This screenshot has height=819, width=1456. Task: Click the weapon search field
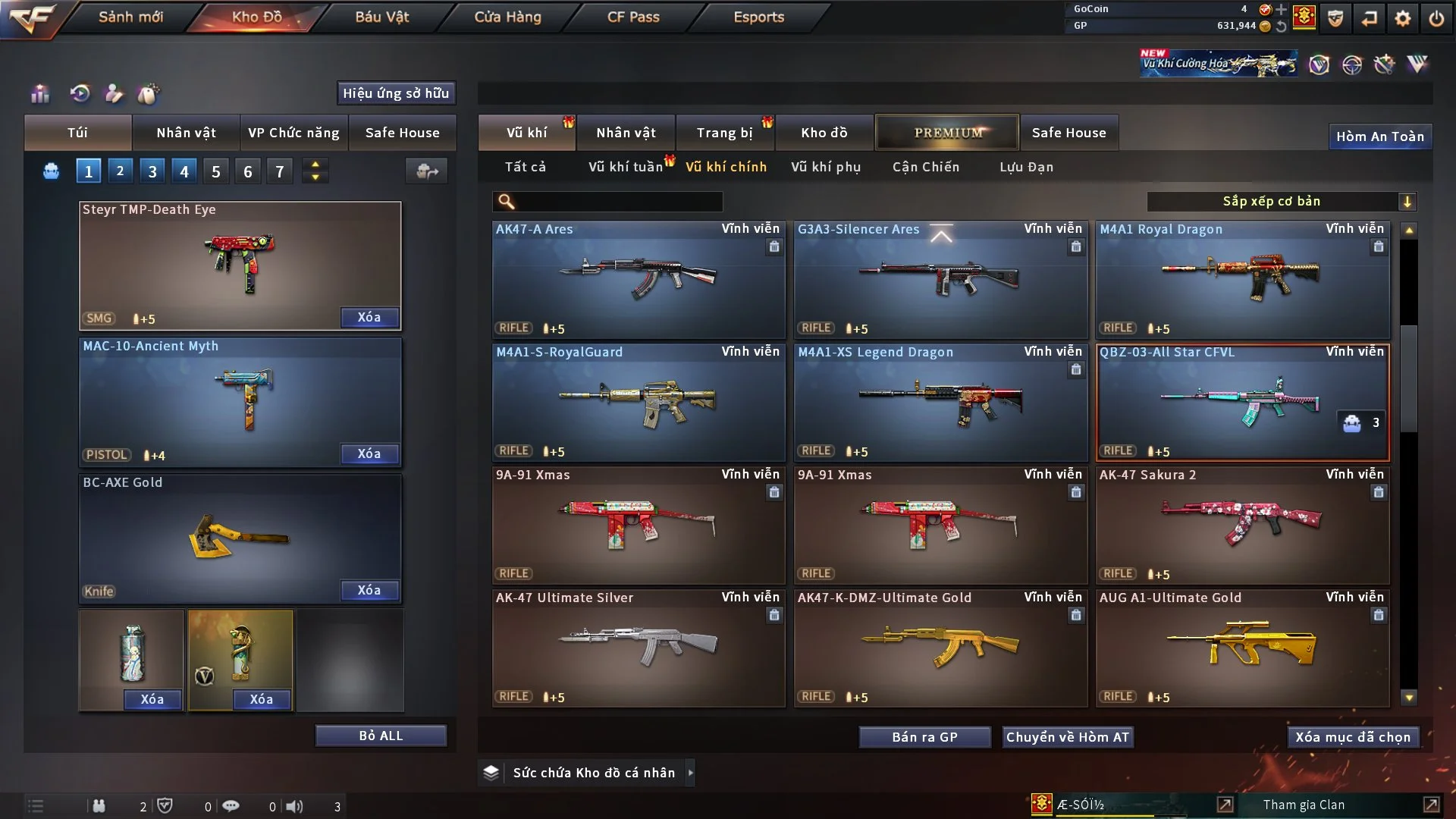coord(618,202)
